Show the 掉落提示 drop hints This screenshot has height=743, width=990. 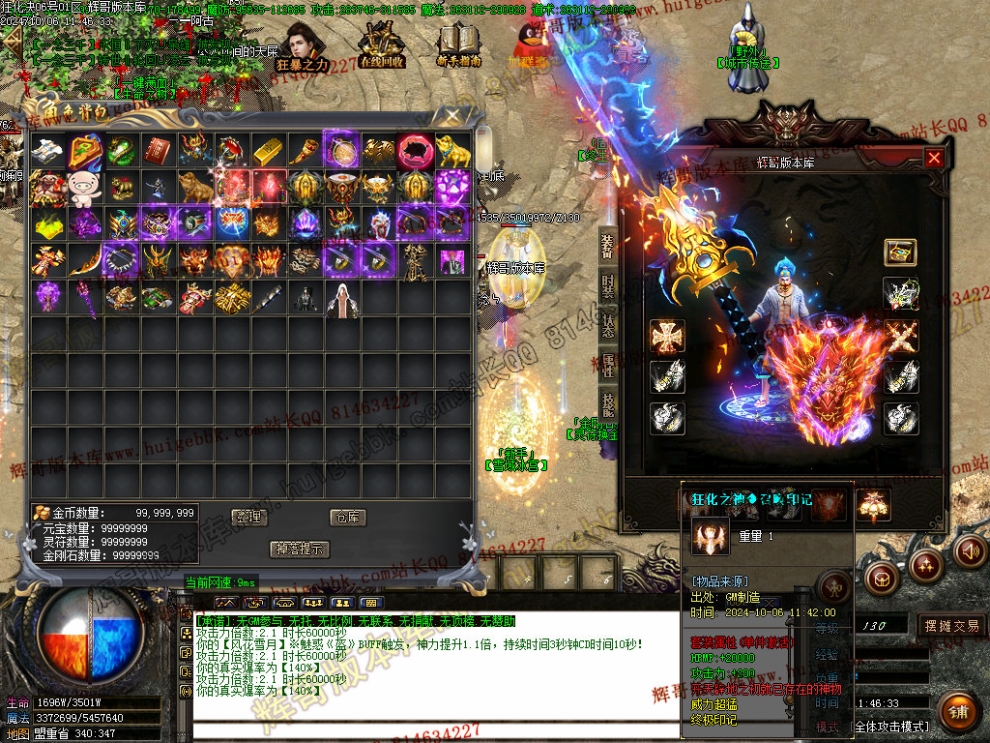pyautogui.click(x=299, y=549)
